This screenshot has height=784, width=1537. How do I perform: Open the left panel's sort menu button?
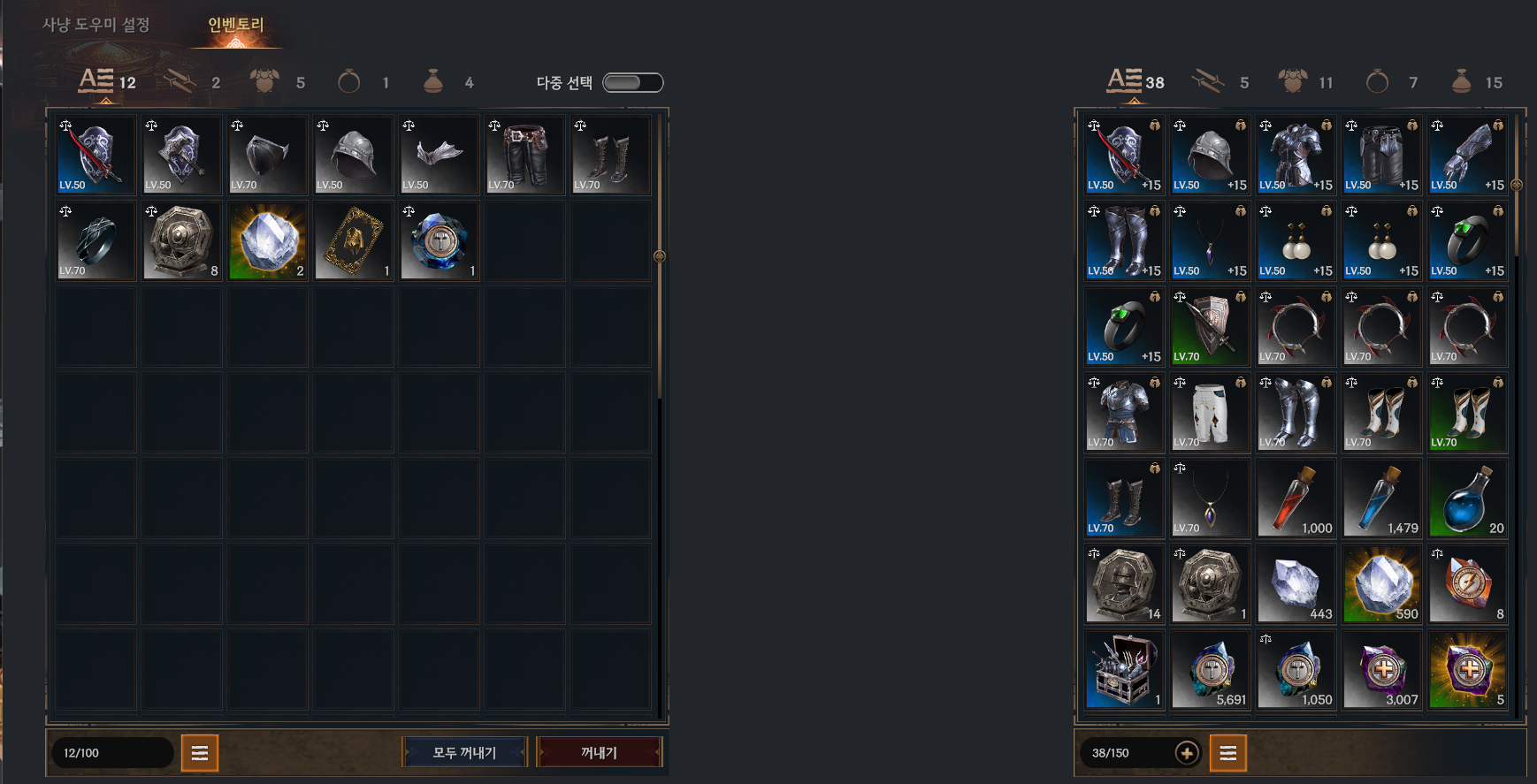click(200, 753)
